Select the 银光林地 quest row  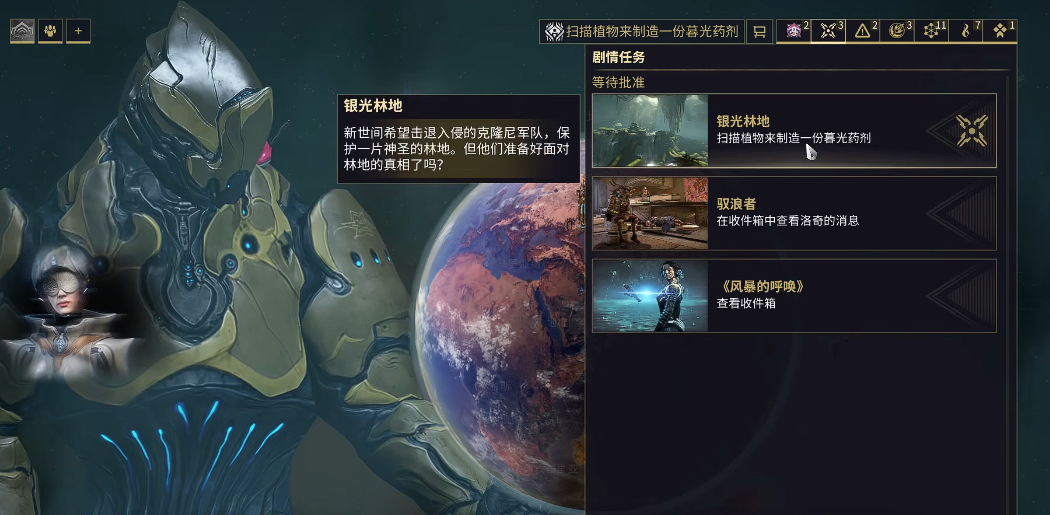(794, 130)
